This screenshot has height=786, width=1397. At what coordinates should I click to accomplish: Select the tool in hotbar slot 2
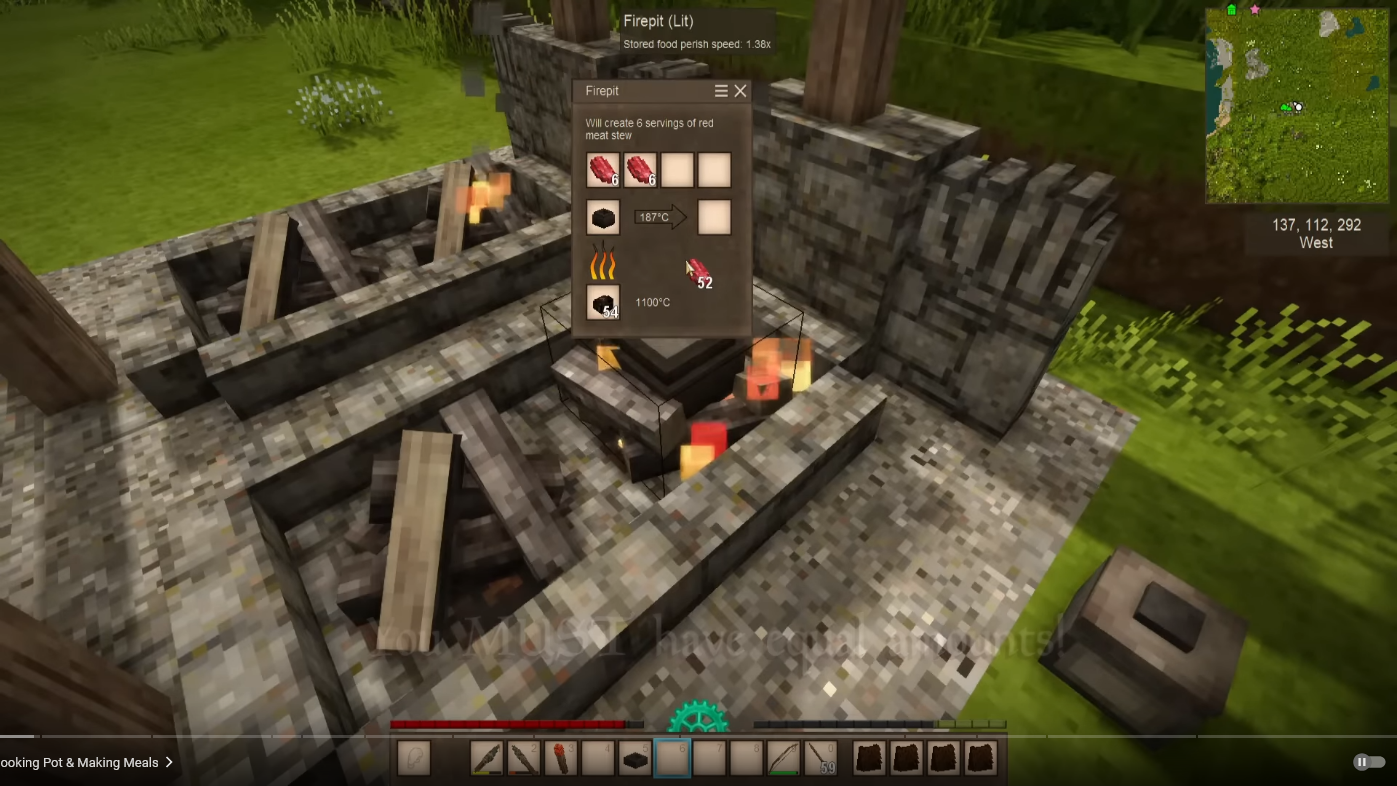(524, 759)
